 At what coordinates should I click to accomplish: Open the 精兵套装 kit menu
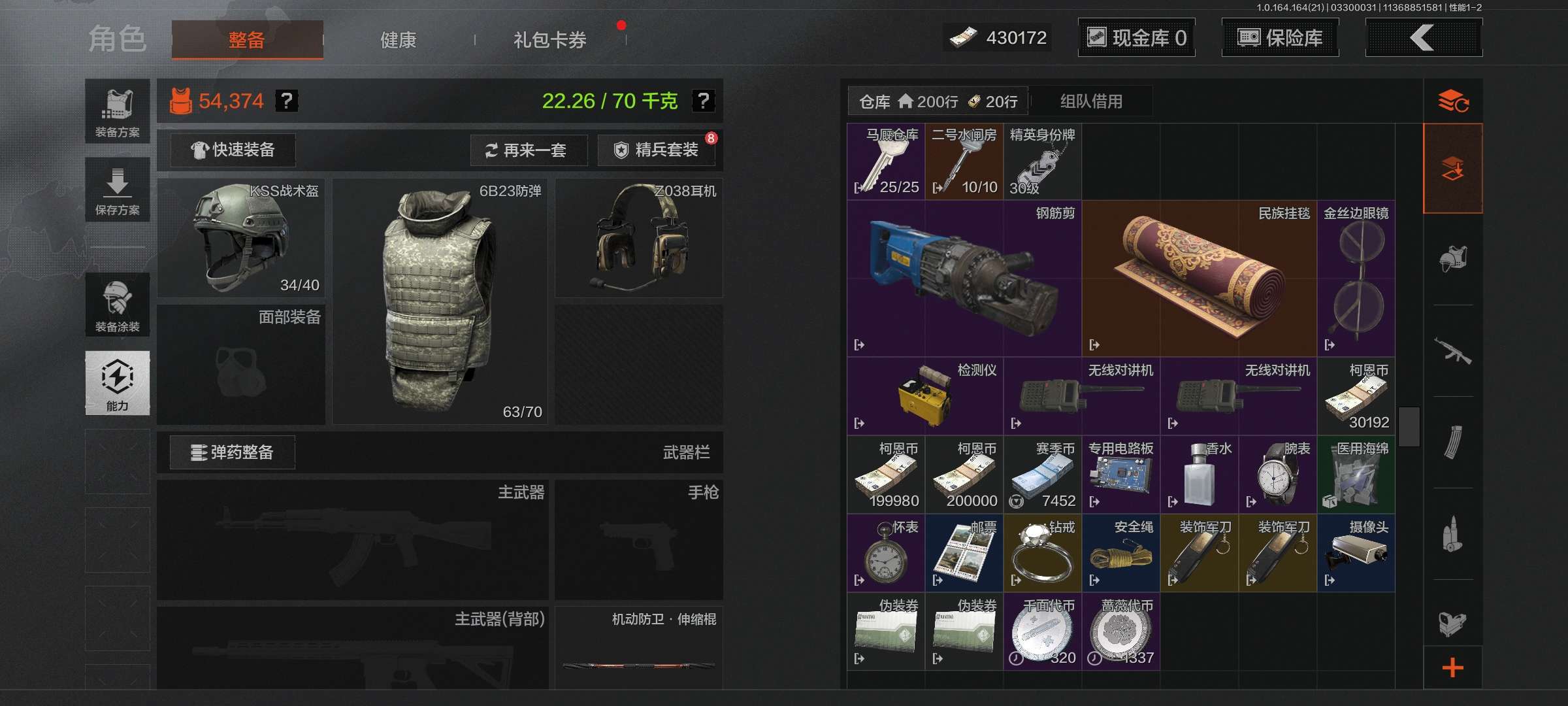[657, 150]
